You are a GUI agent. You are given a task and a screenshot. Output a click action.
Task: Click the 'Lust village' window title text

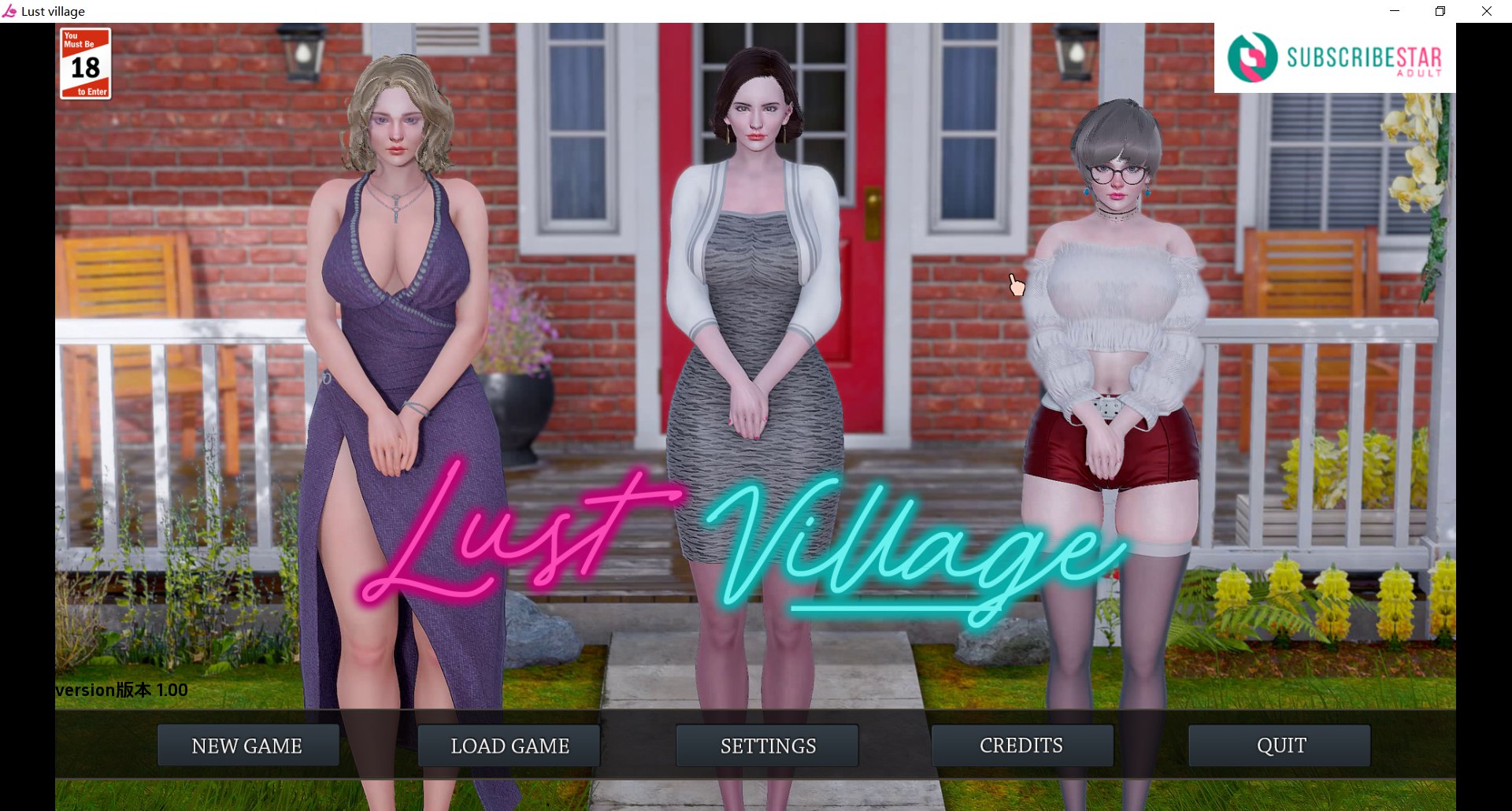51,11
